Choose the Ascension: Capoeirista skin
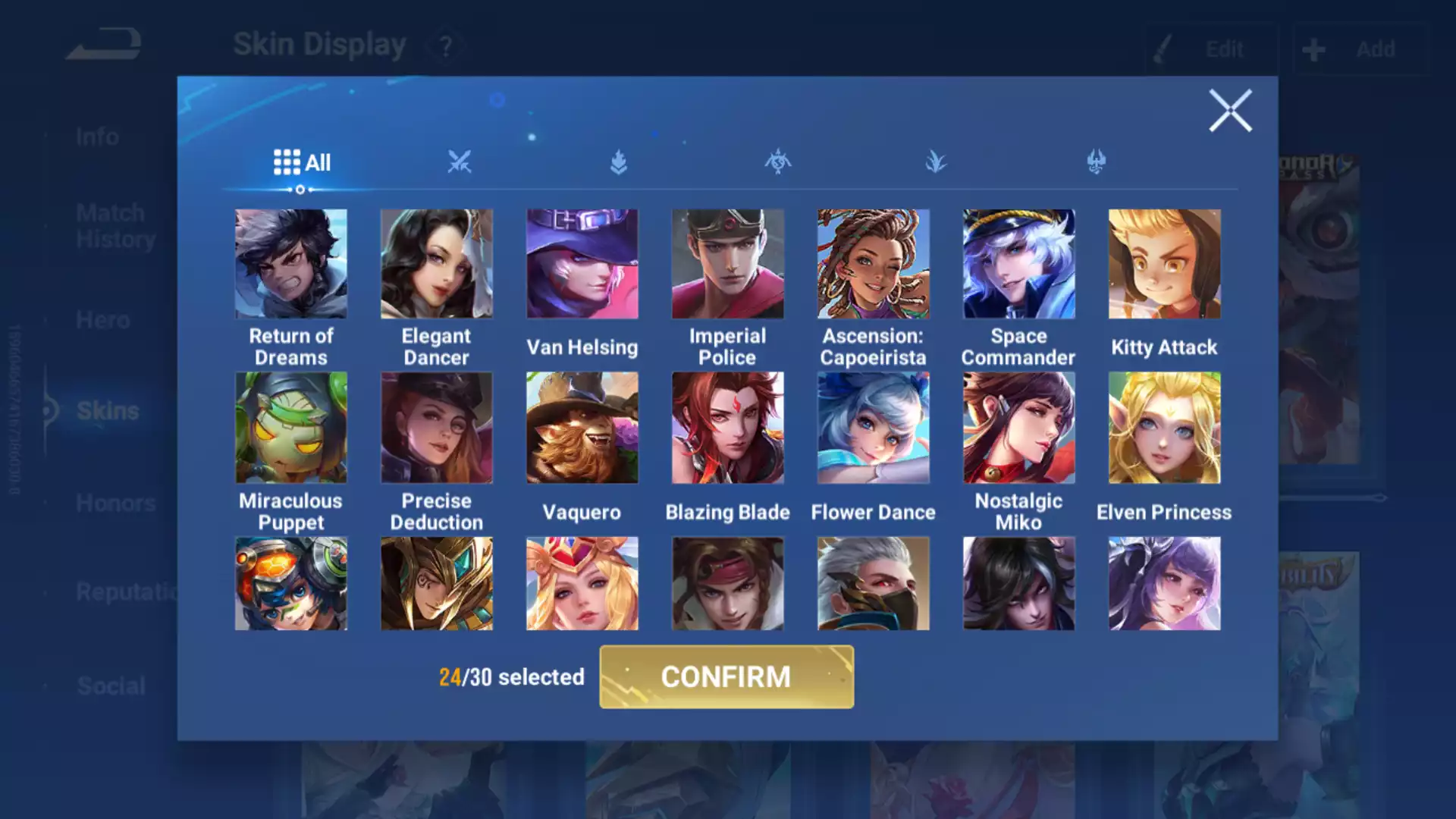This screenshot has width=1456, height=819. 873,264
